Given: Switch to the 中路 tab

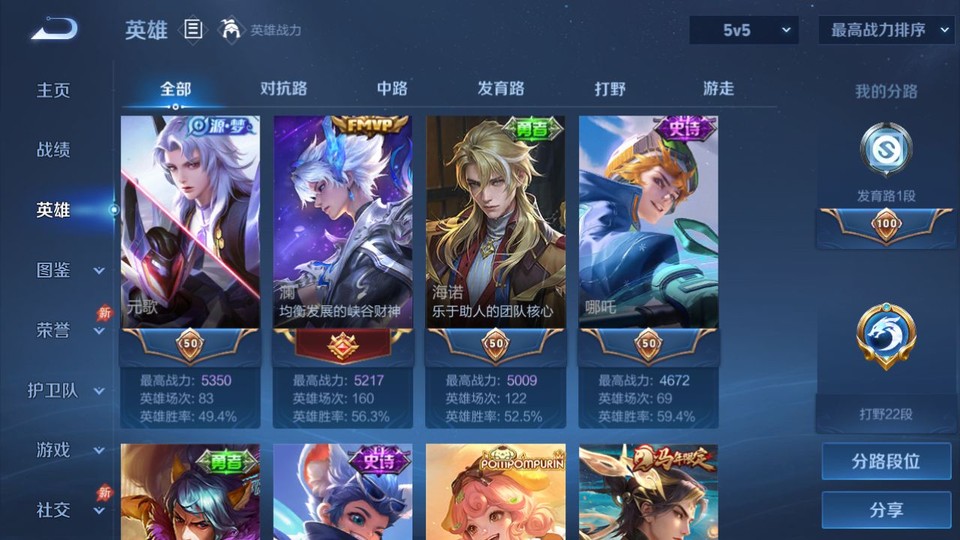Looking at the screenshot, I should coord(392,88).
